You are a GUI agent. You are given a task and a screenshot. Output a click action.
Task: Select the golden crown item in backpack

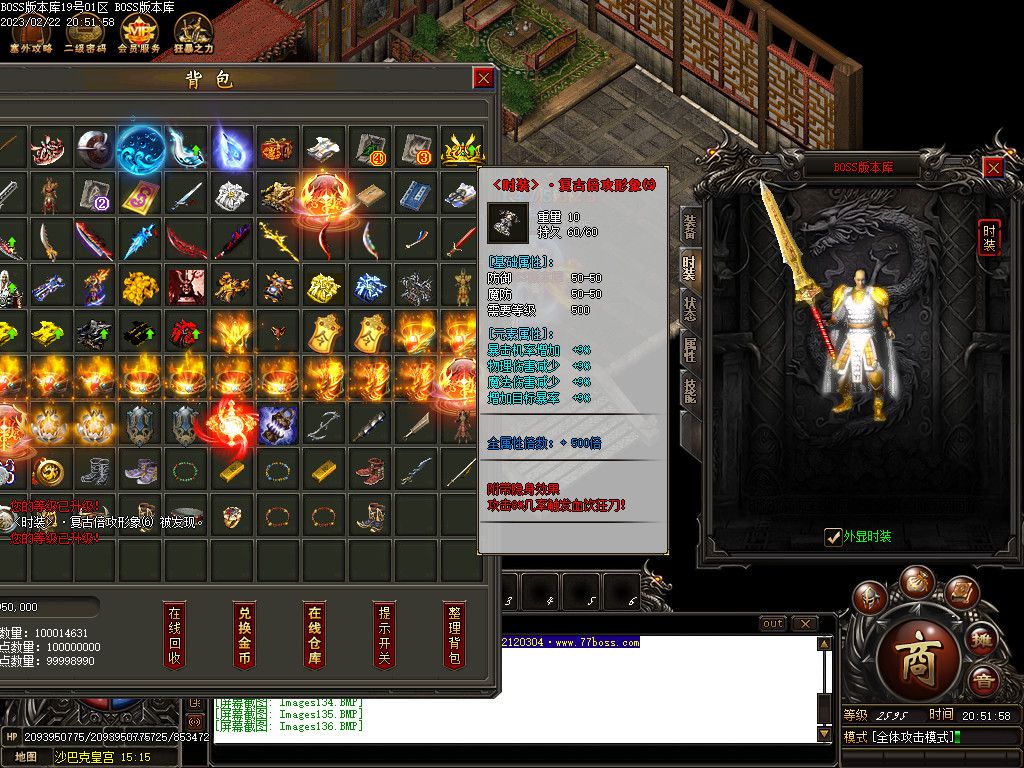(462, 149)
